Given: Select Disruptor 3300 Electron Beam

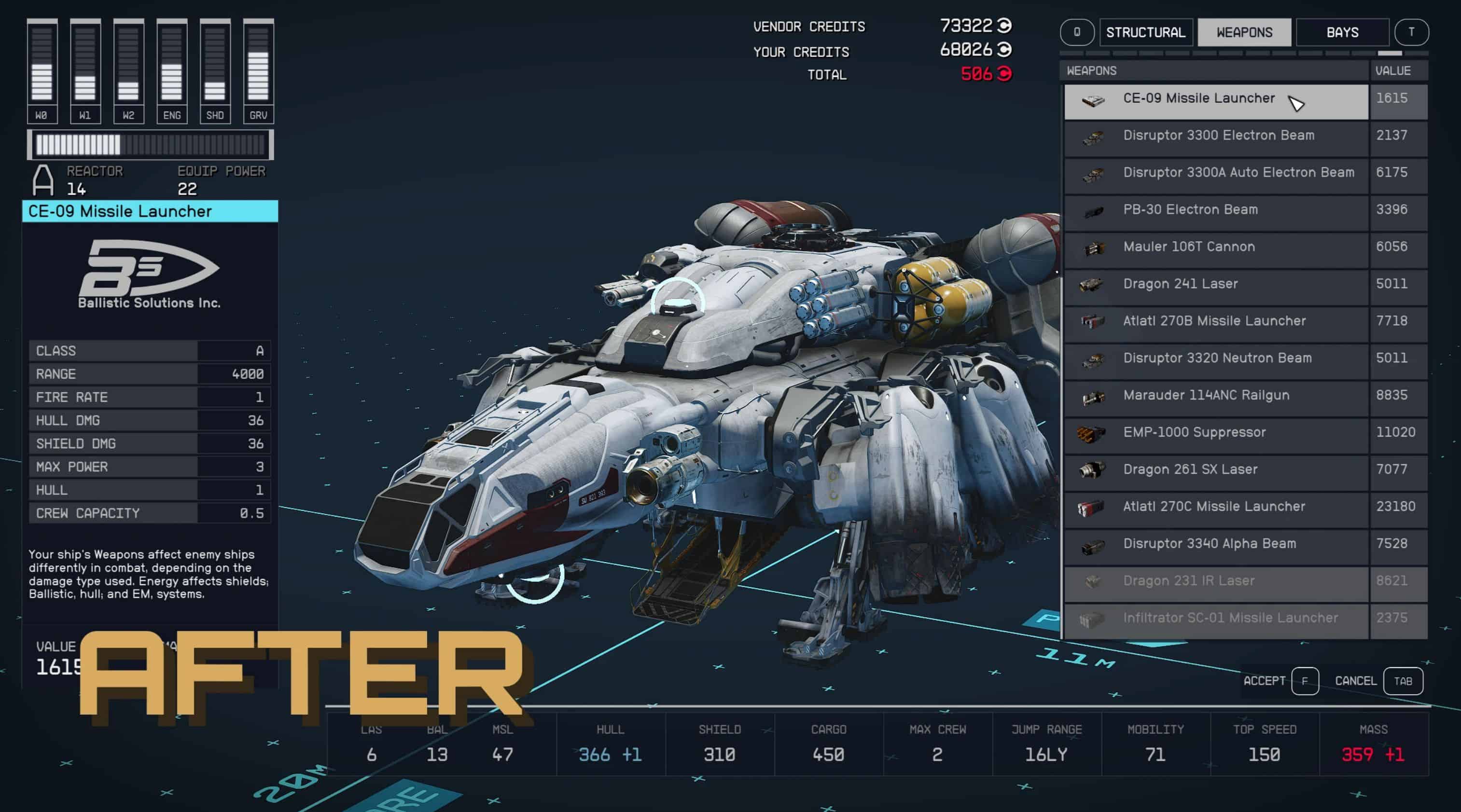Looking at the screenshot, I should coord(1218,136).
